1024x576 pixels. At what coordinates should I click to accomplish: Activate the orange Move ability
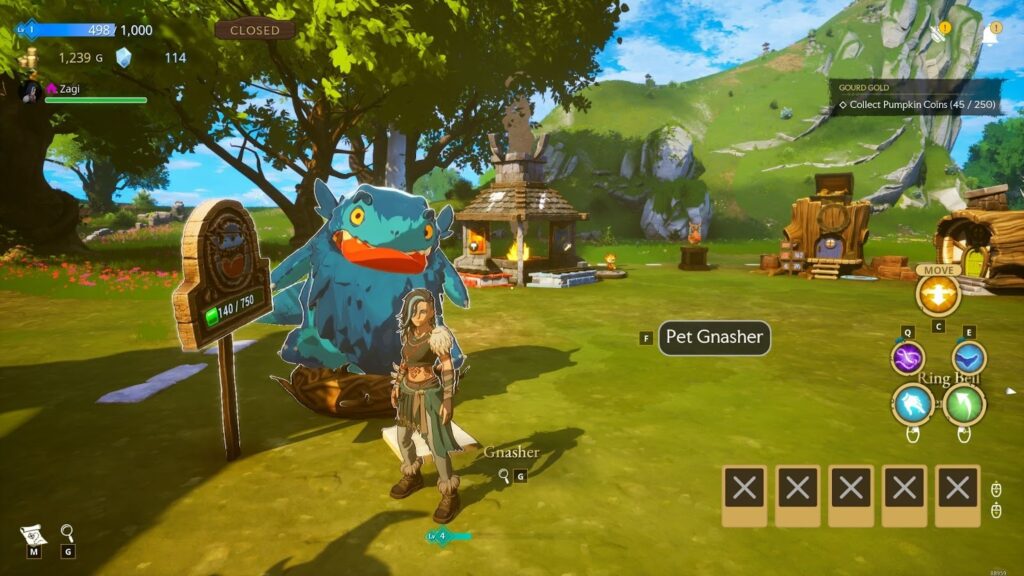938,294
